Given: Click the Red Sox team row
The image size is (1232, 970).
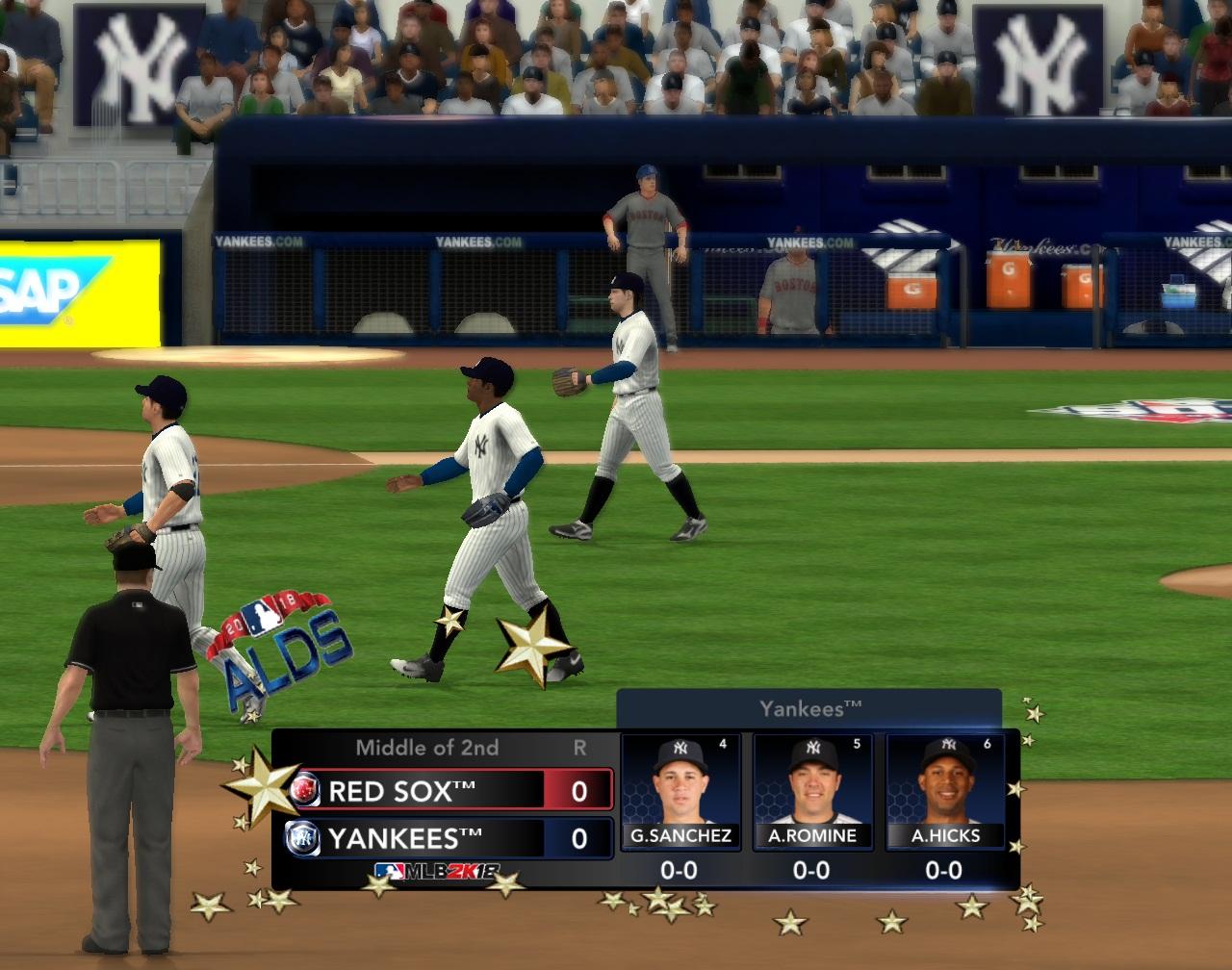Looking at the screenshot, I should [x=450, y=791].
